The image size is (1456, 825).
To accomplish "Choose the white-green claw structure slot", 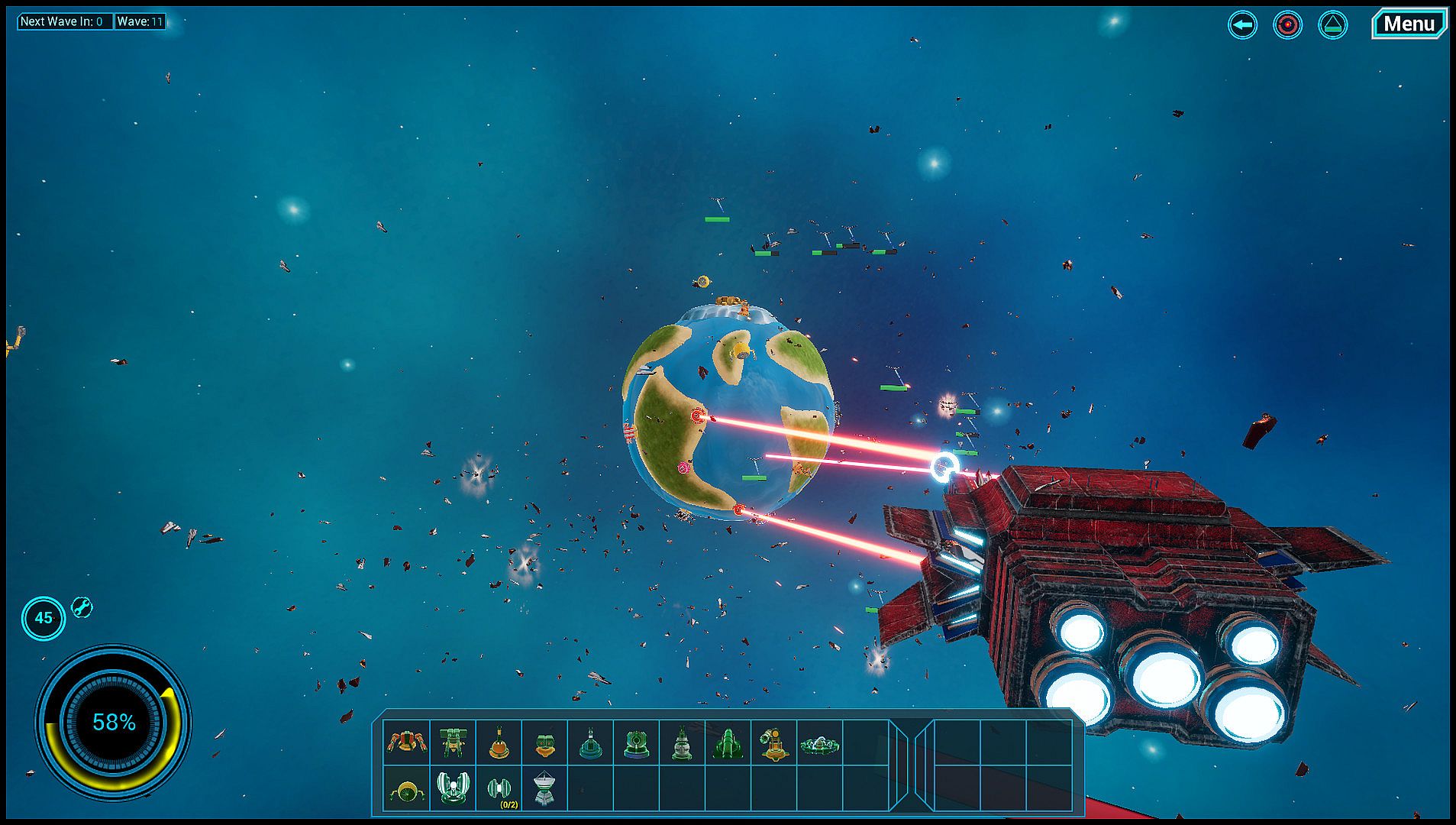I will 453,788.
